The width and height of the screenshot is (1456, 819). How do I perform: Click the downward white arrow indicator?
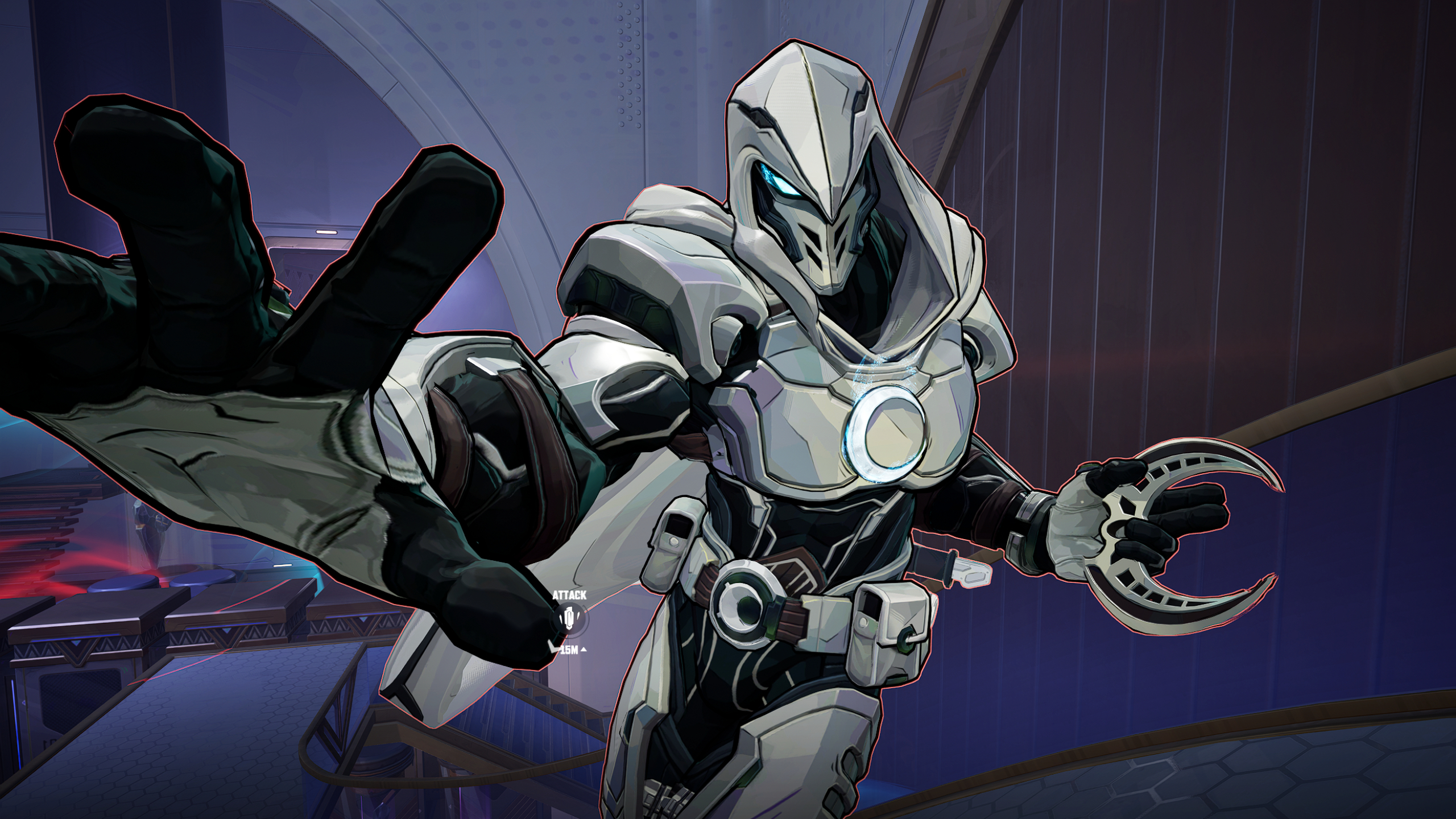coord(554,647)
